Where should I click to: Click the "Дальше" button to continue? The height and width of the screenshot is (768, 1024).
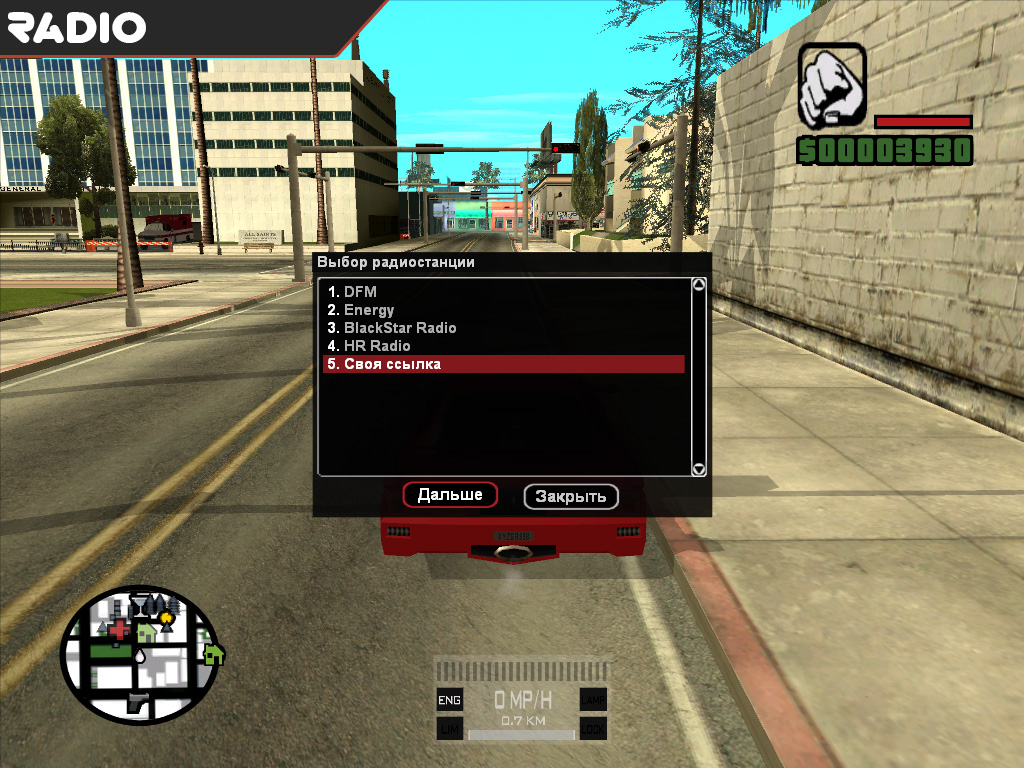click(x=450, y=495)
